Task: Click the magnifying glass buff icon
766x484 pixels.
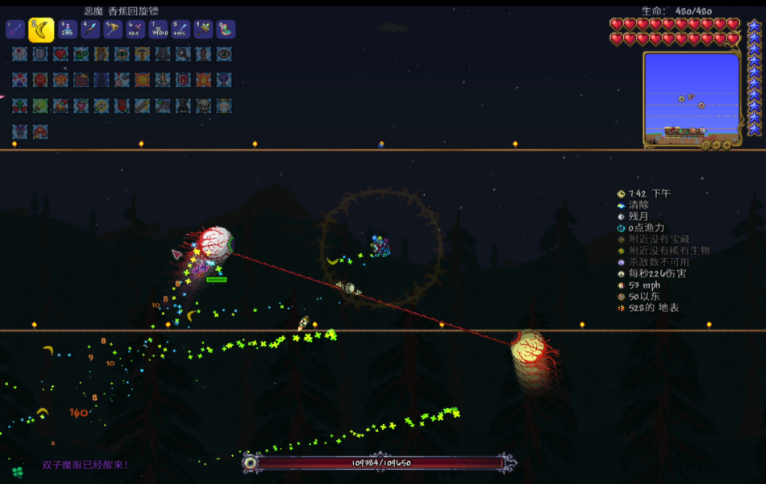Action: (183, 54)
